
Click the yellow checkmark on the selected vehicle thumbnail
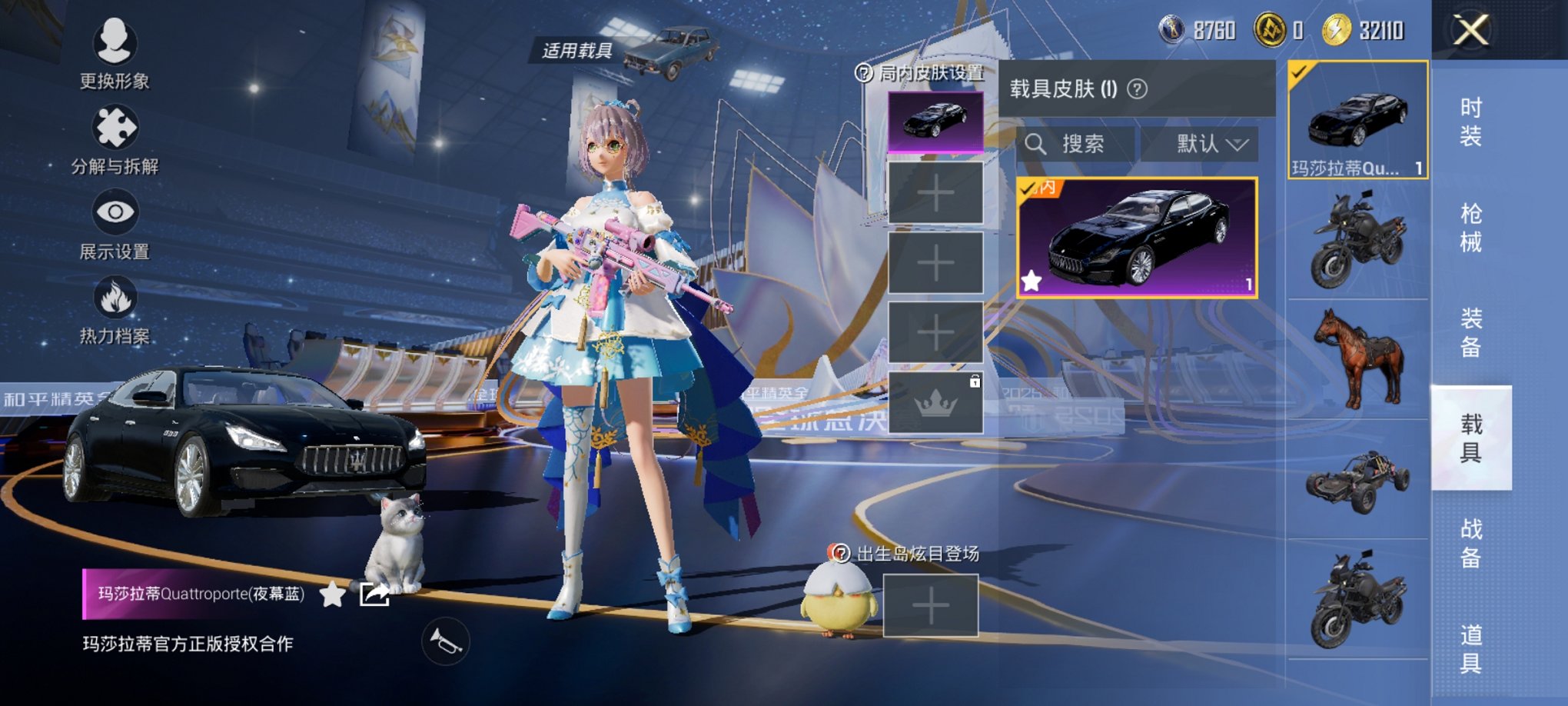tap(1301, 72)
